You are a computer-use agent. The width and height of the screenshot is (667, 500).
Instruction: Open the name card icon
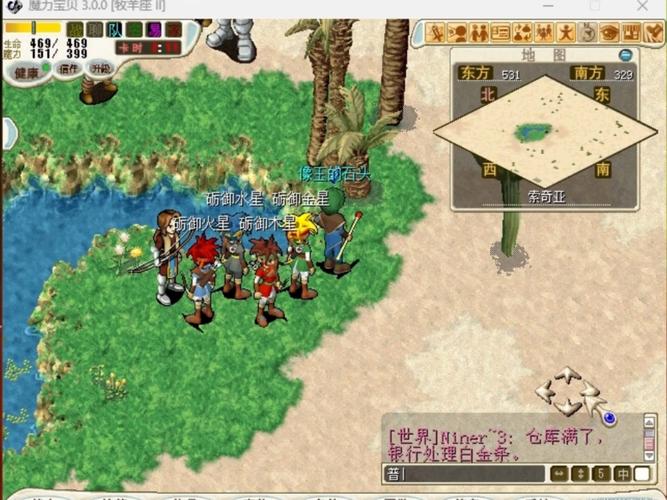pos(501,33)
